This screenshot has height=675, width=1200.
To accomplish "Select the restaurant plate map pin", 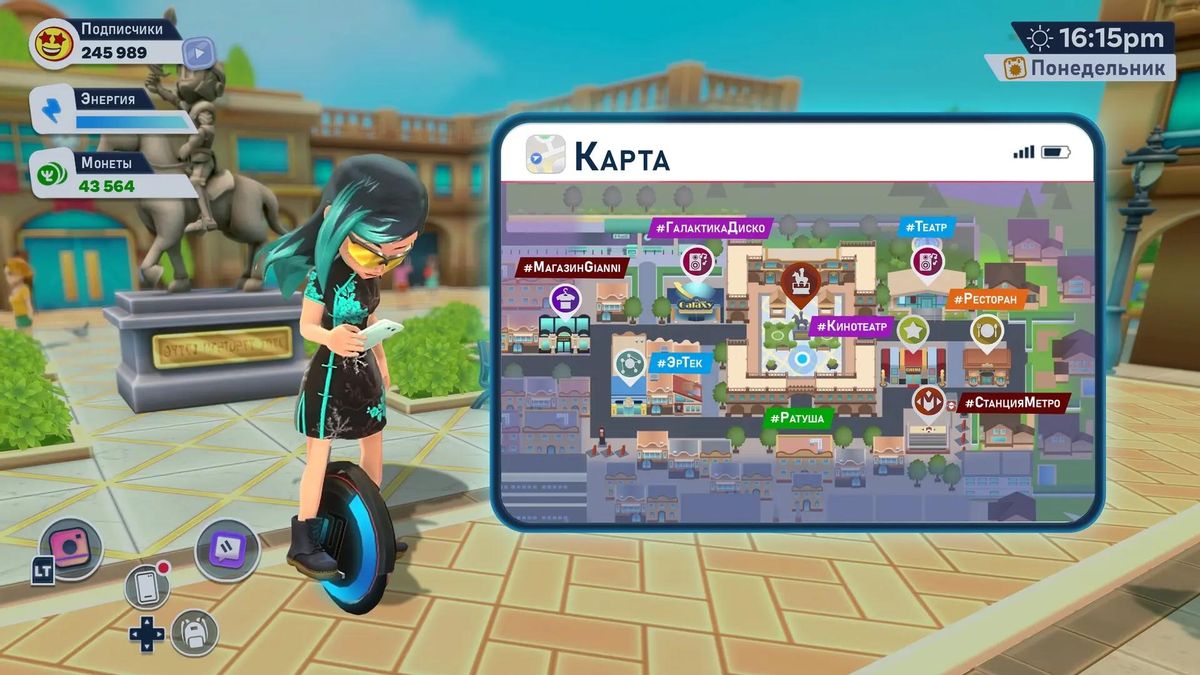I will tap(986, 330).
